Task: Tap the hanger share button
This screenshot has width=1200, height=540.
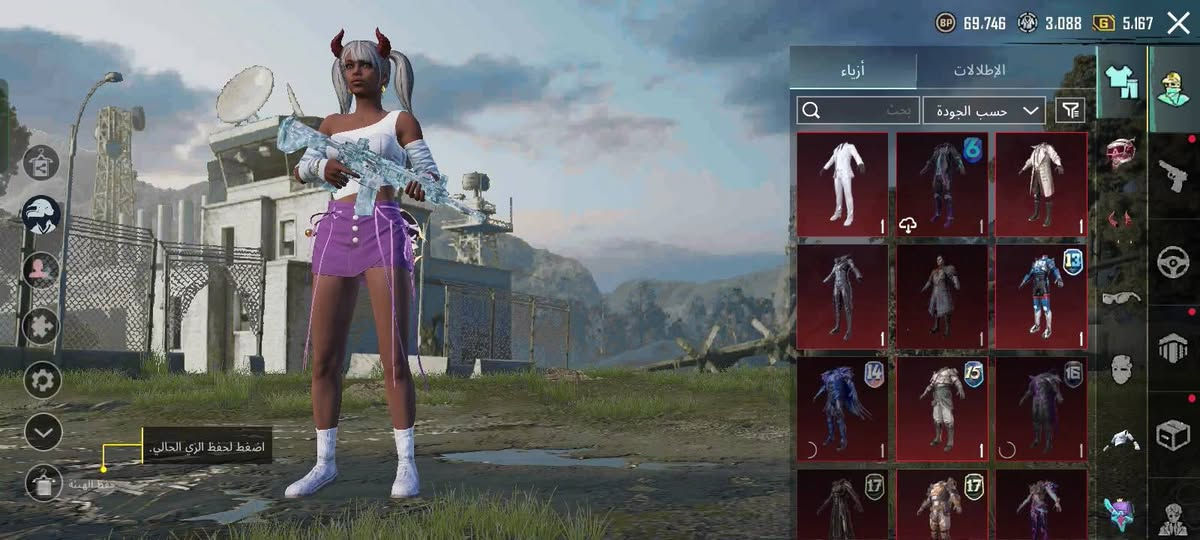Action: (41, 162)
